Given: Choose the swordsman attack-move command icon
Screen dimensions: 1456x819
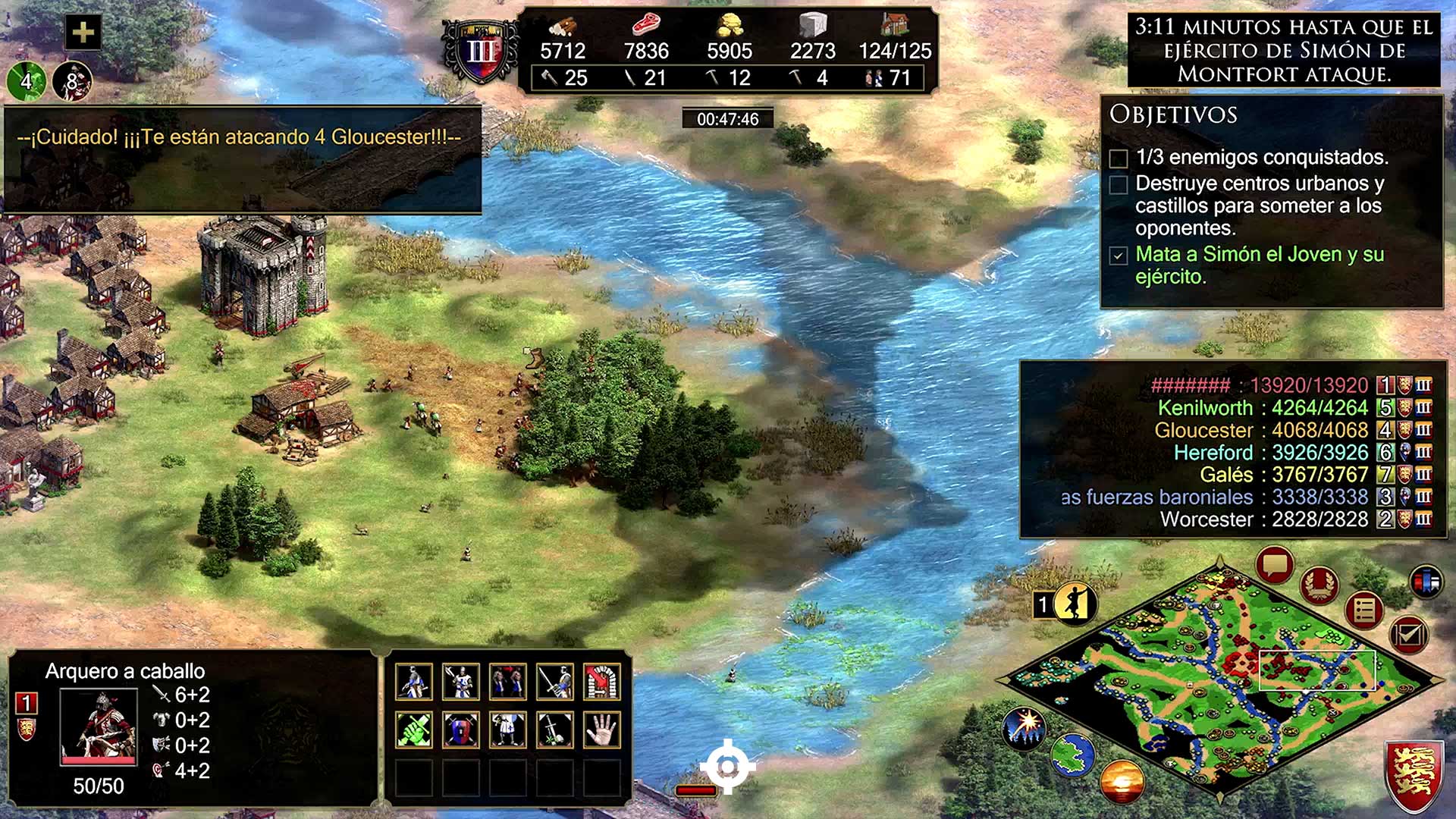Looking at the screenshot, I should click(555, 682).
